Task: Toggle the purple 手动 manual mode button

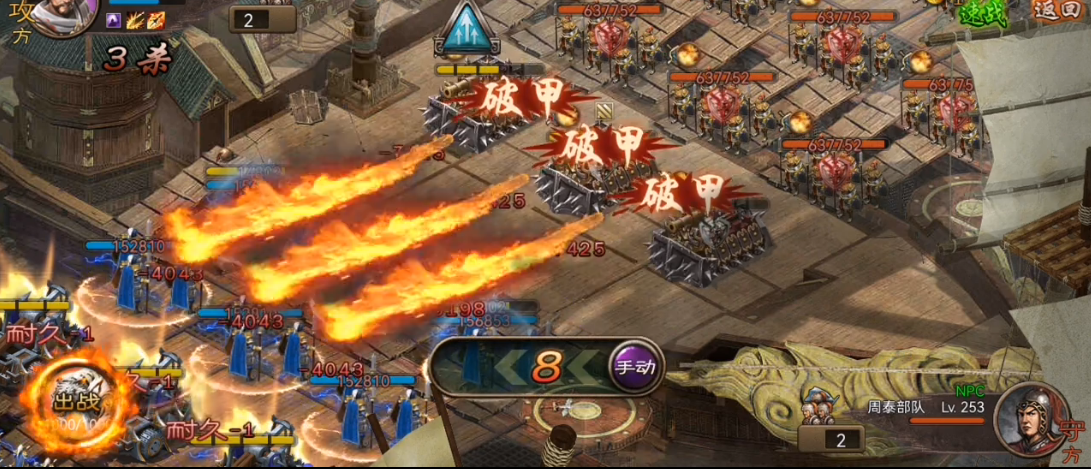Action: [635, 366]
